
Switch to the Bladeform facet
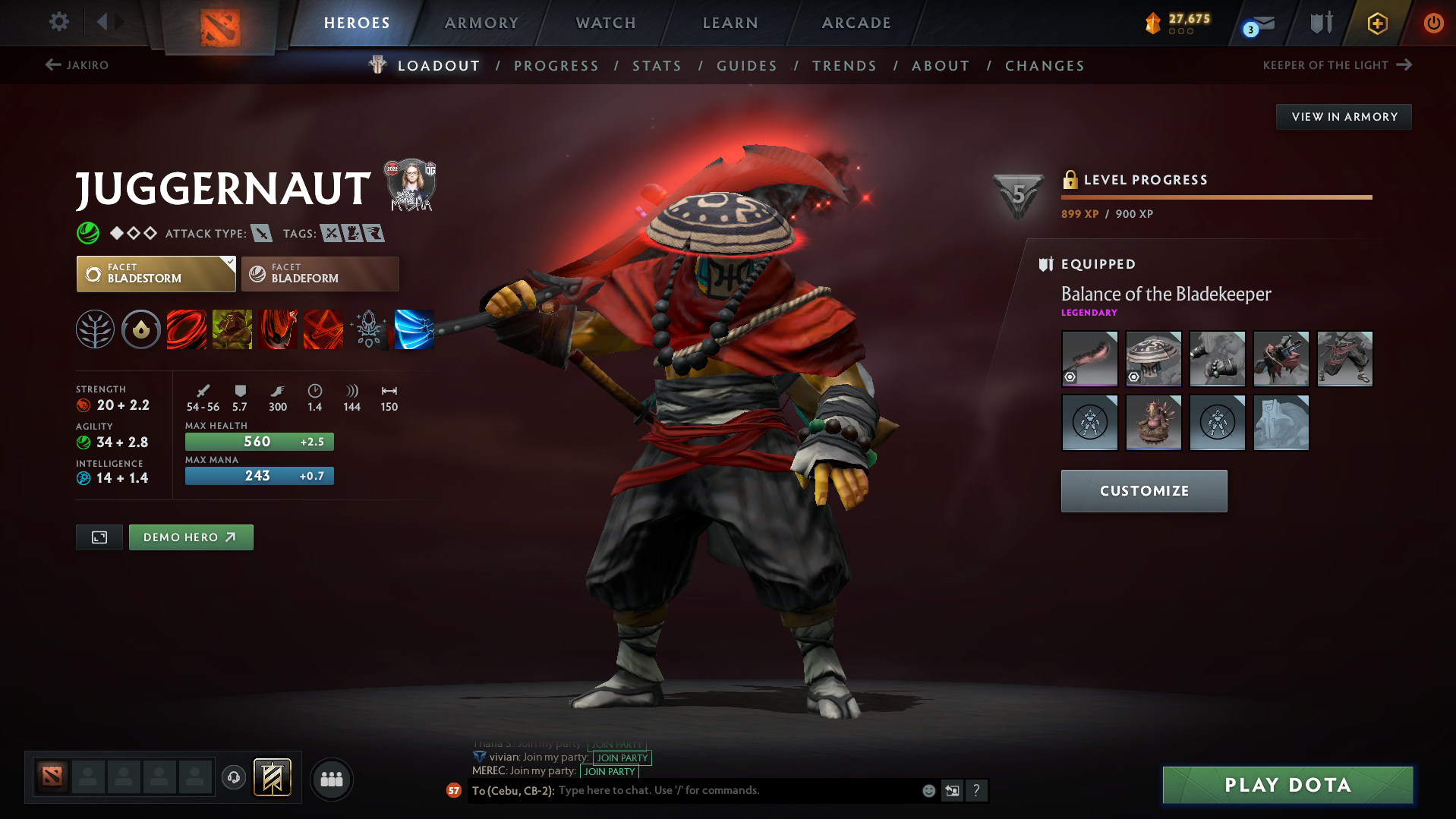tap(320, 273)
